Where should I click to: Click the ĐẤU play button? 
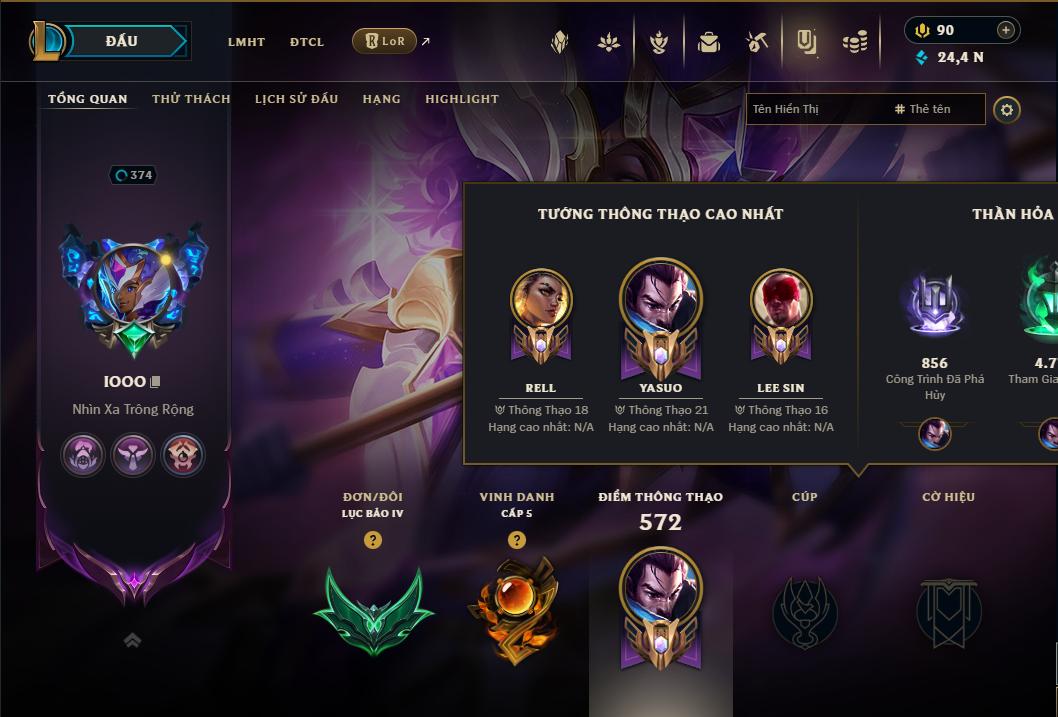(x=120, y=41)
